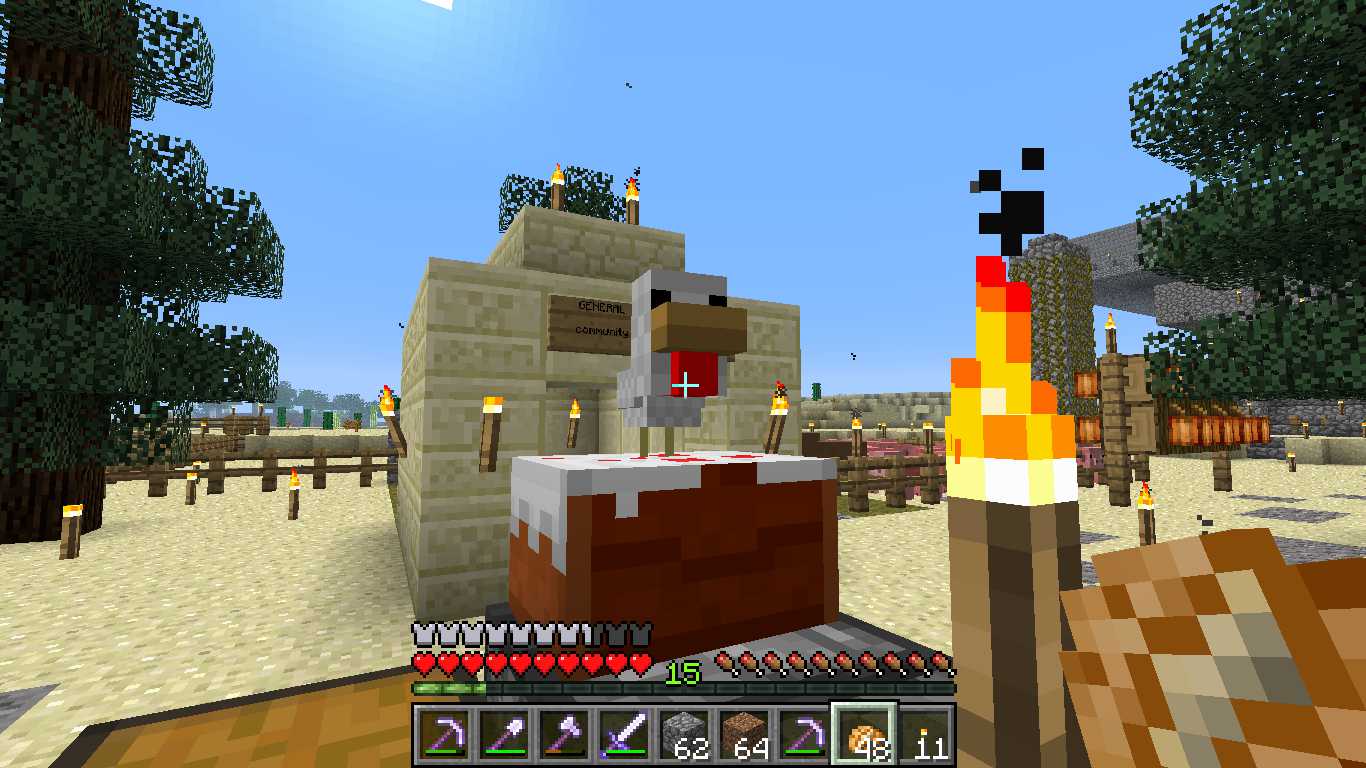Select the bread stack of 48
Image resolution: width=1366 pixels, height=768 pixels.
pyautogui.click(x=864, y=735)
